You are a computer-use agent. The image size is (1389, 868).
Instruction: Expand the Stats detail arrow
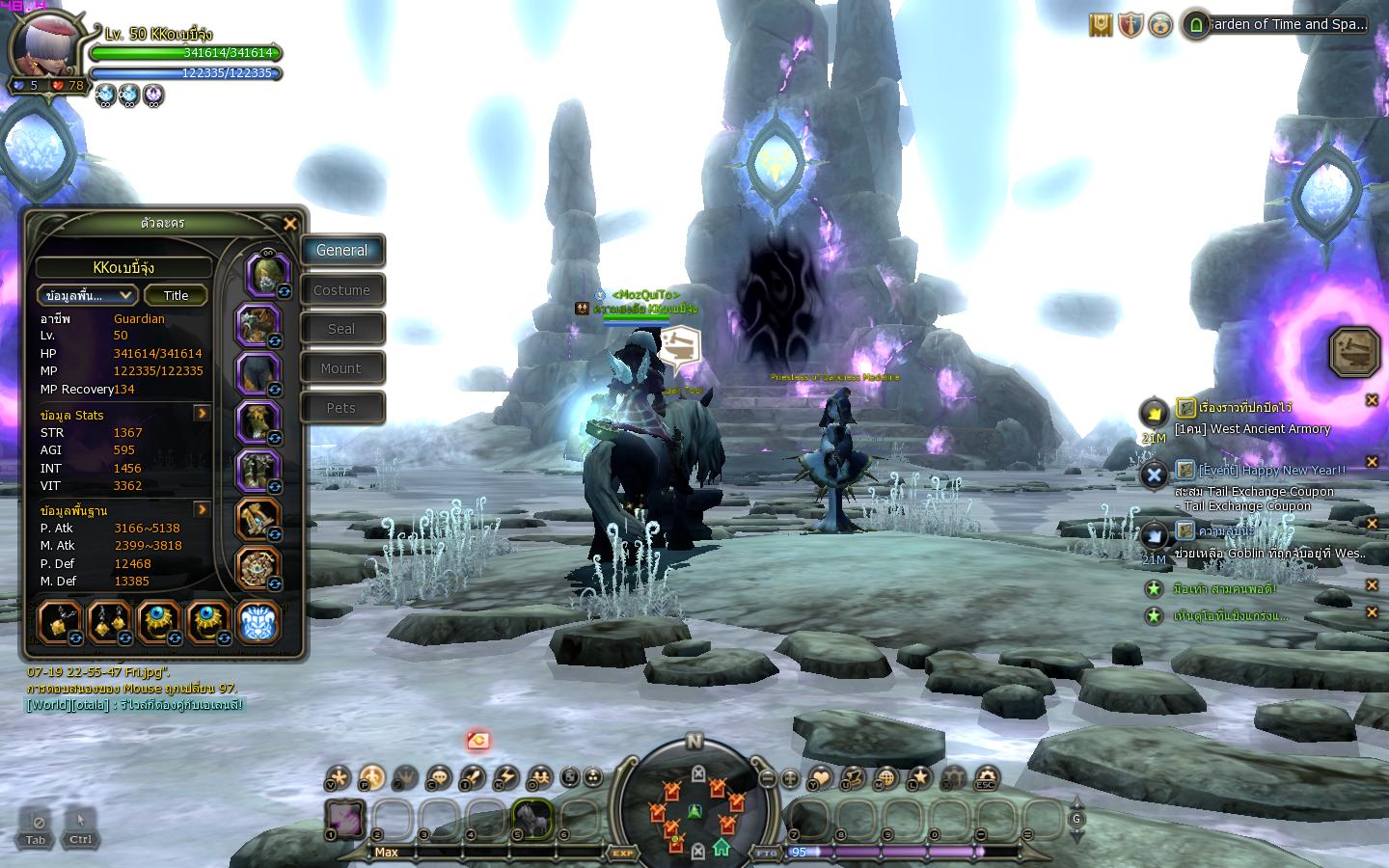(202, 414)
